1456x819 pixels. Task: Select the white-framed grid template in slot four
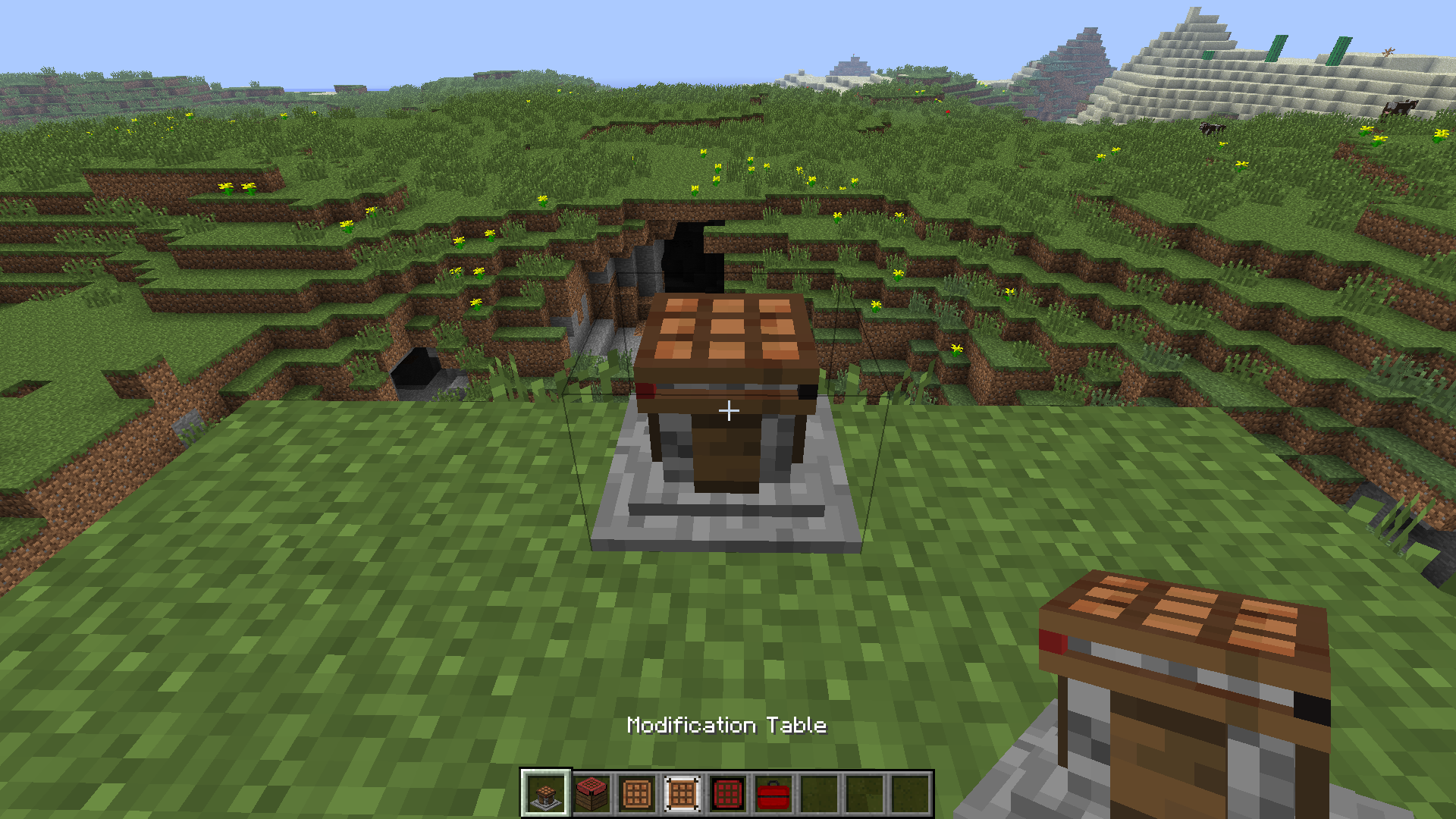click(682, 795)
